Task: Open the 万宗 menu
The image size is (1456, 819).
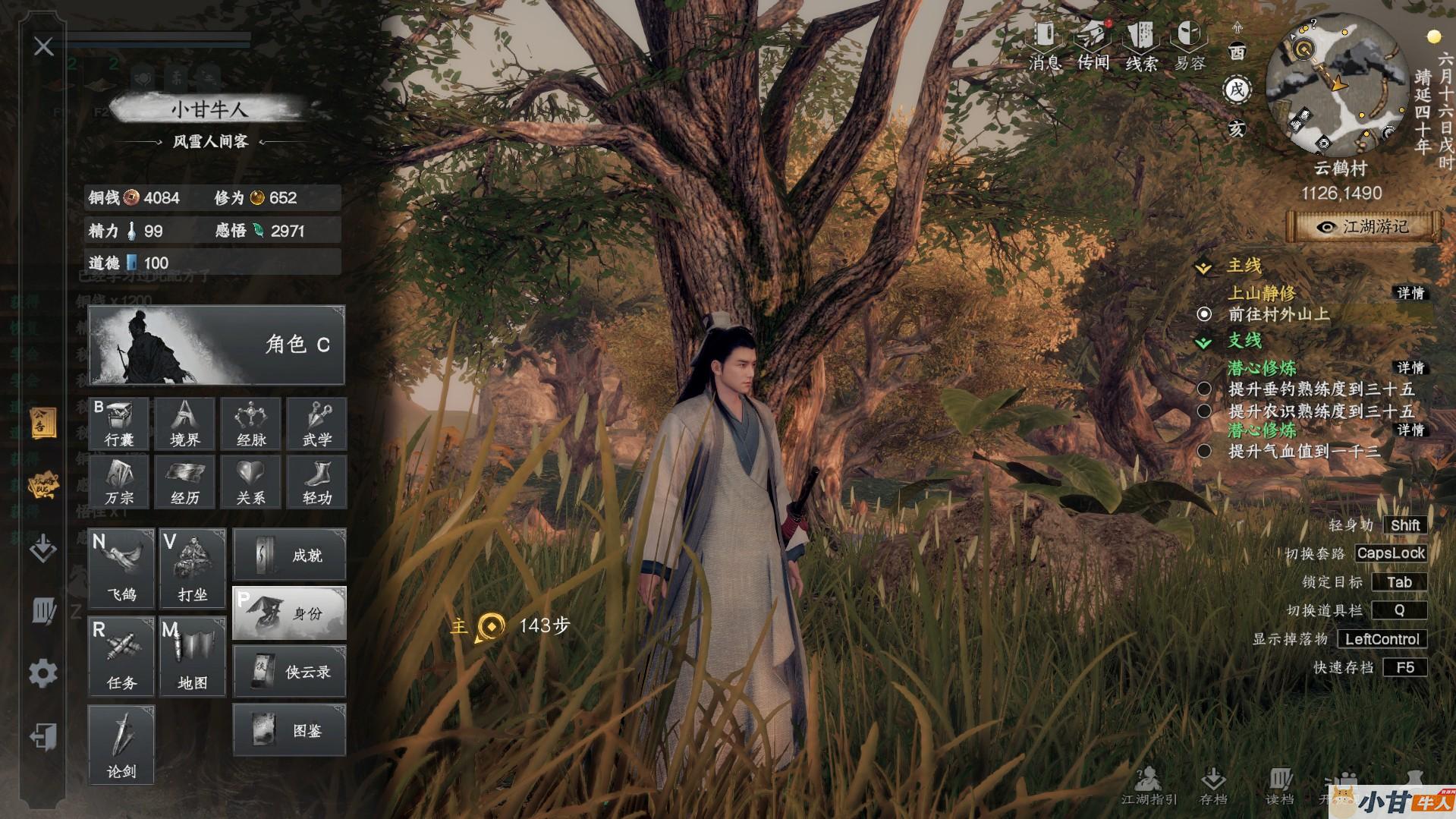Action: (120, 481)
